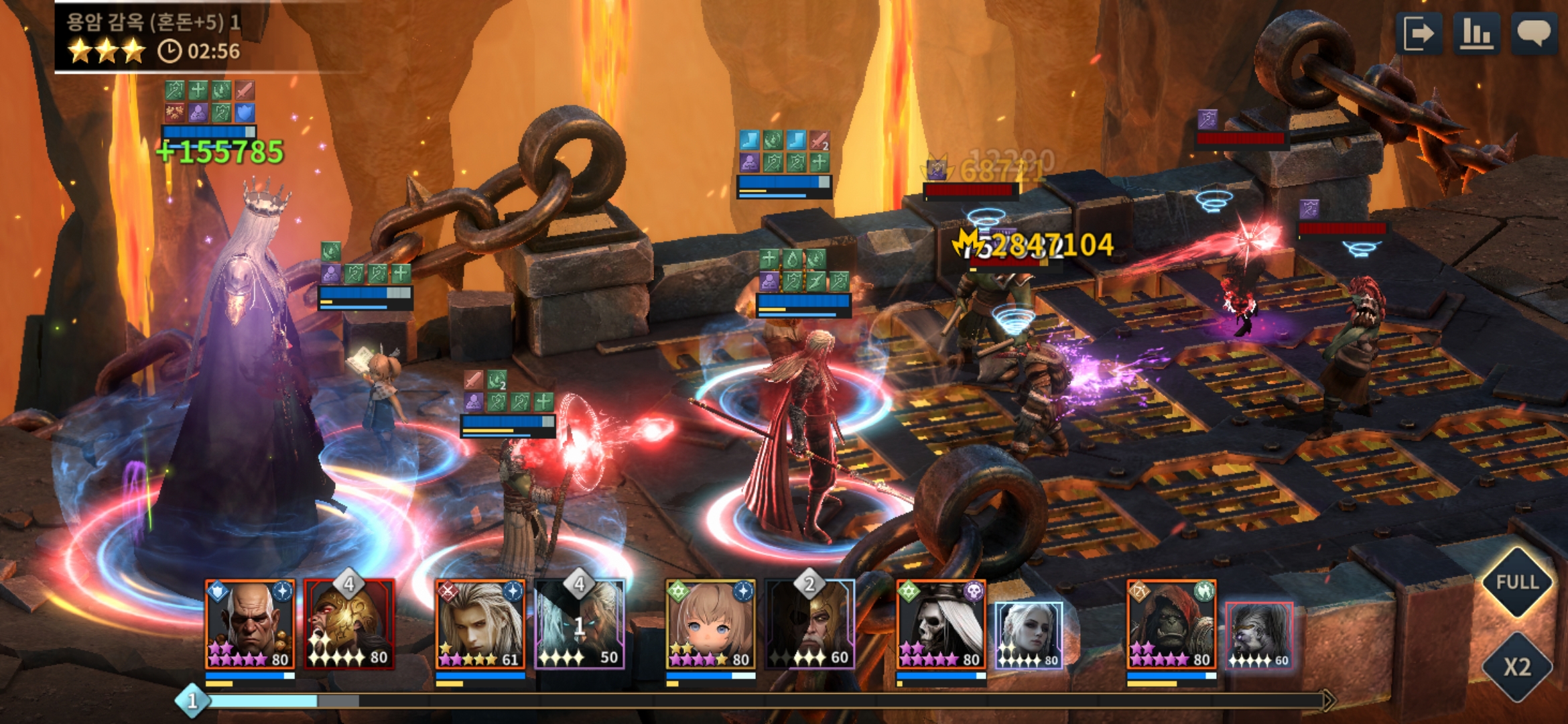The image size is (1568, 724).
Task: Toggle the X2 battle speed button
Action: click(x=1517, y=667)
